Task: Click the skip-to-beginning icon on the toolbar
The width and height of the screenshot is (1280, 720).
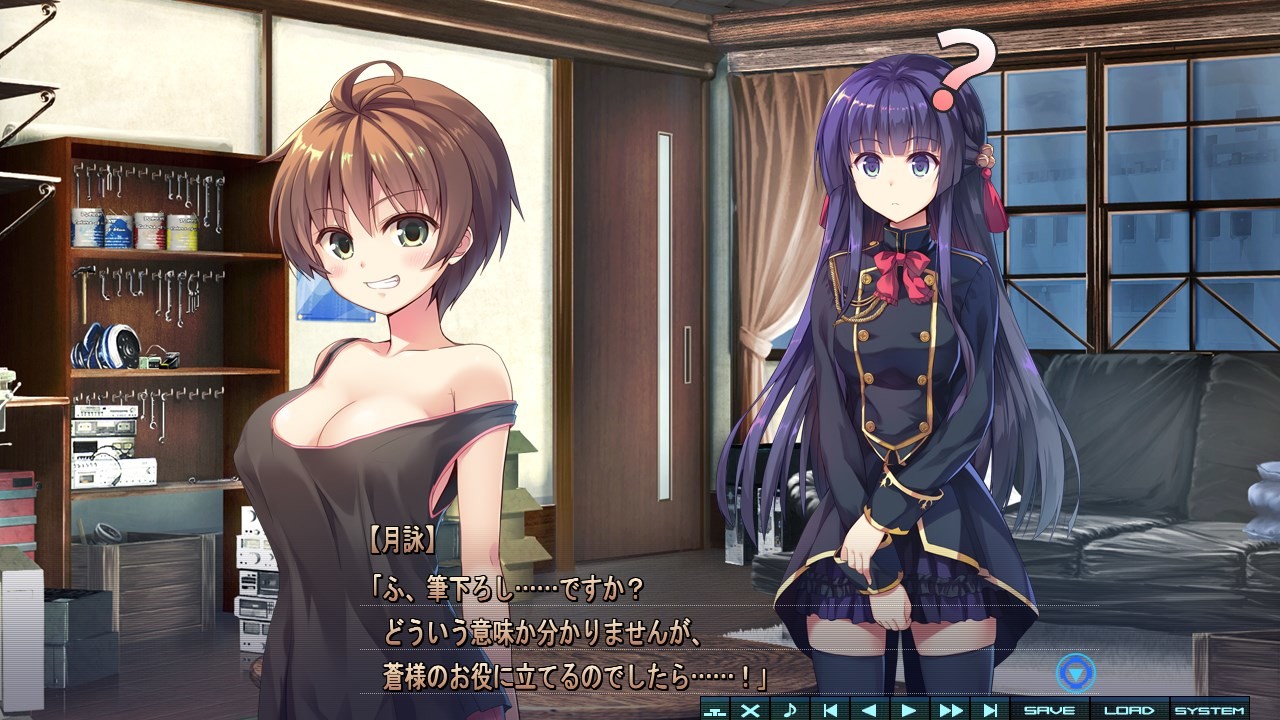Action: tap(831, 708)
